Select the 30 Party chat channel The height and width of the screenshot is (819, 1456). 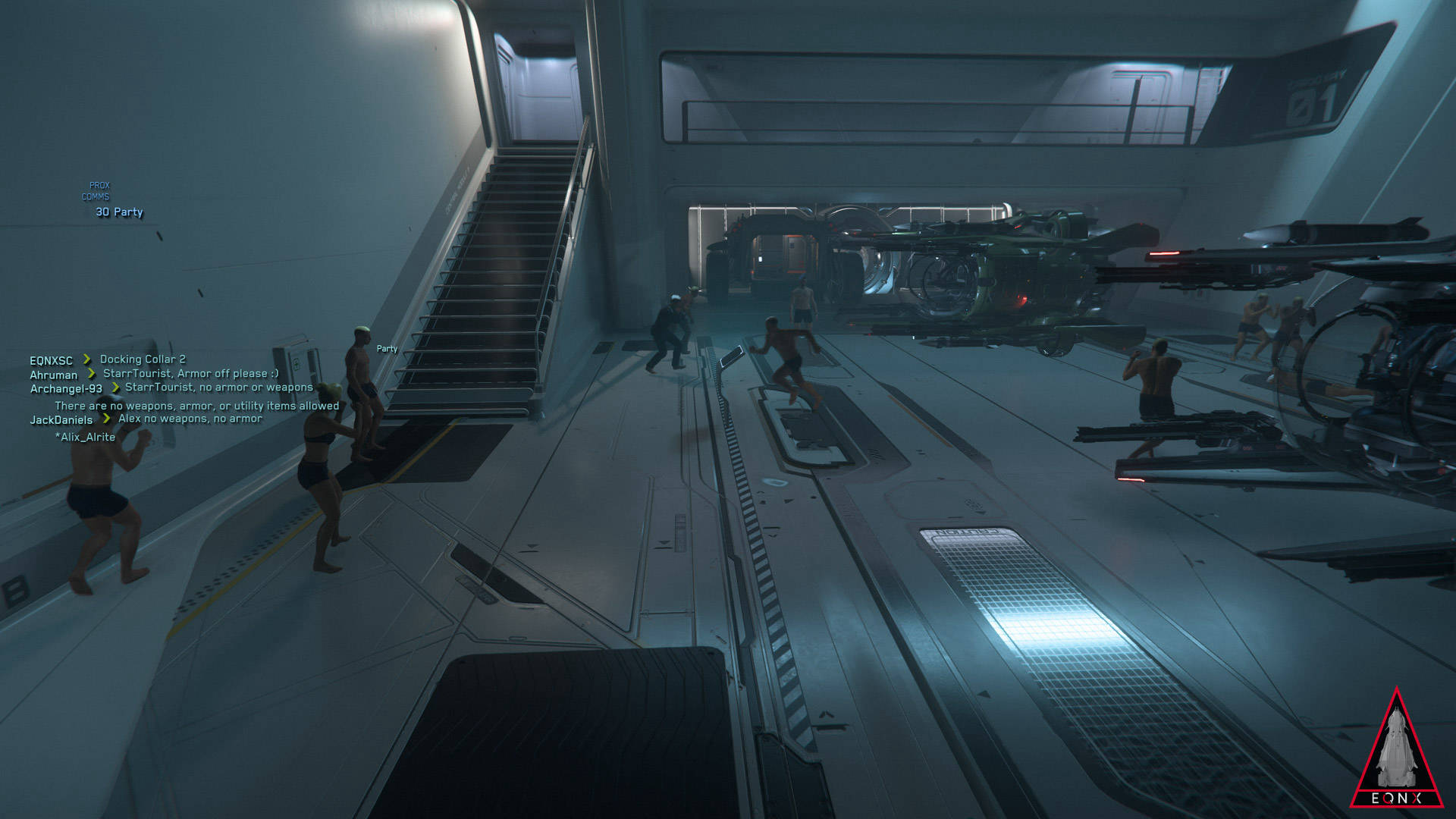click(119, 212)
